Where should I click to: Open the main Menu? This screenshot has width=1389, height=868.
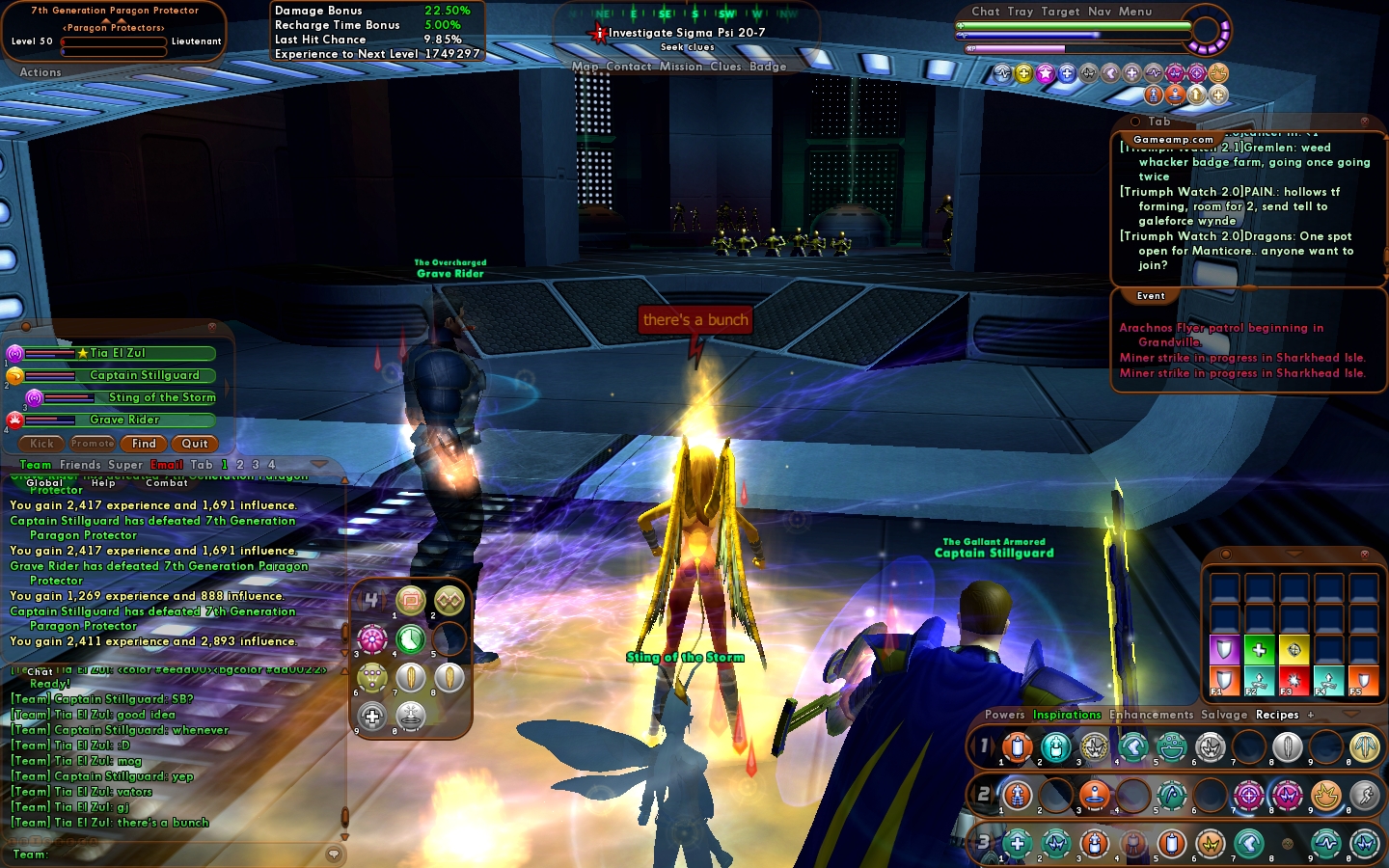click(1135, 12)
